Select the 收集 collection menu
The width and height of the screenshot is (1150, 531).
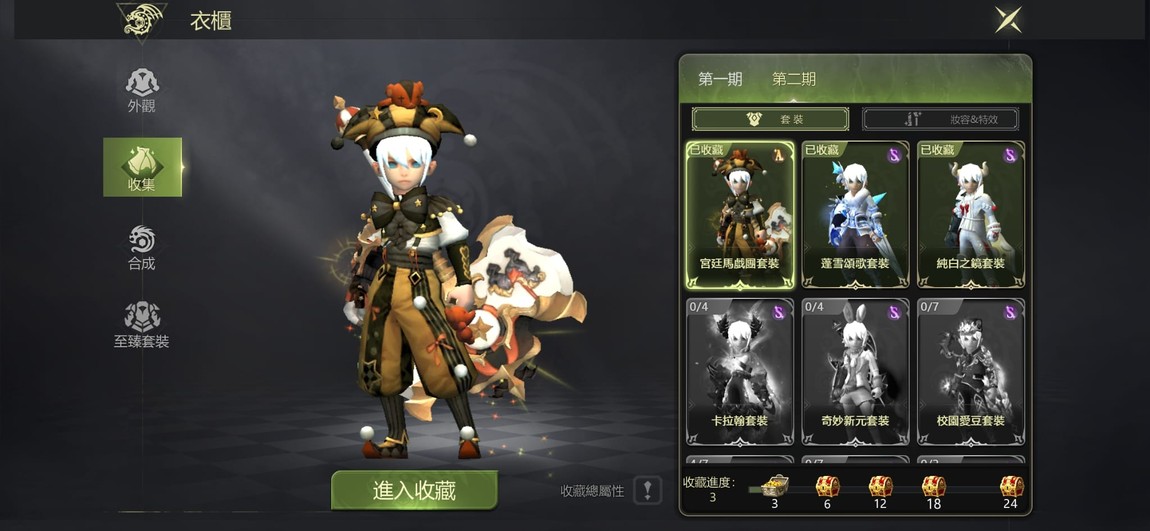point(142,167)
